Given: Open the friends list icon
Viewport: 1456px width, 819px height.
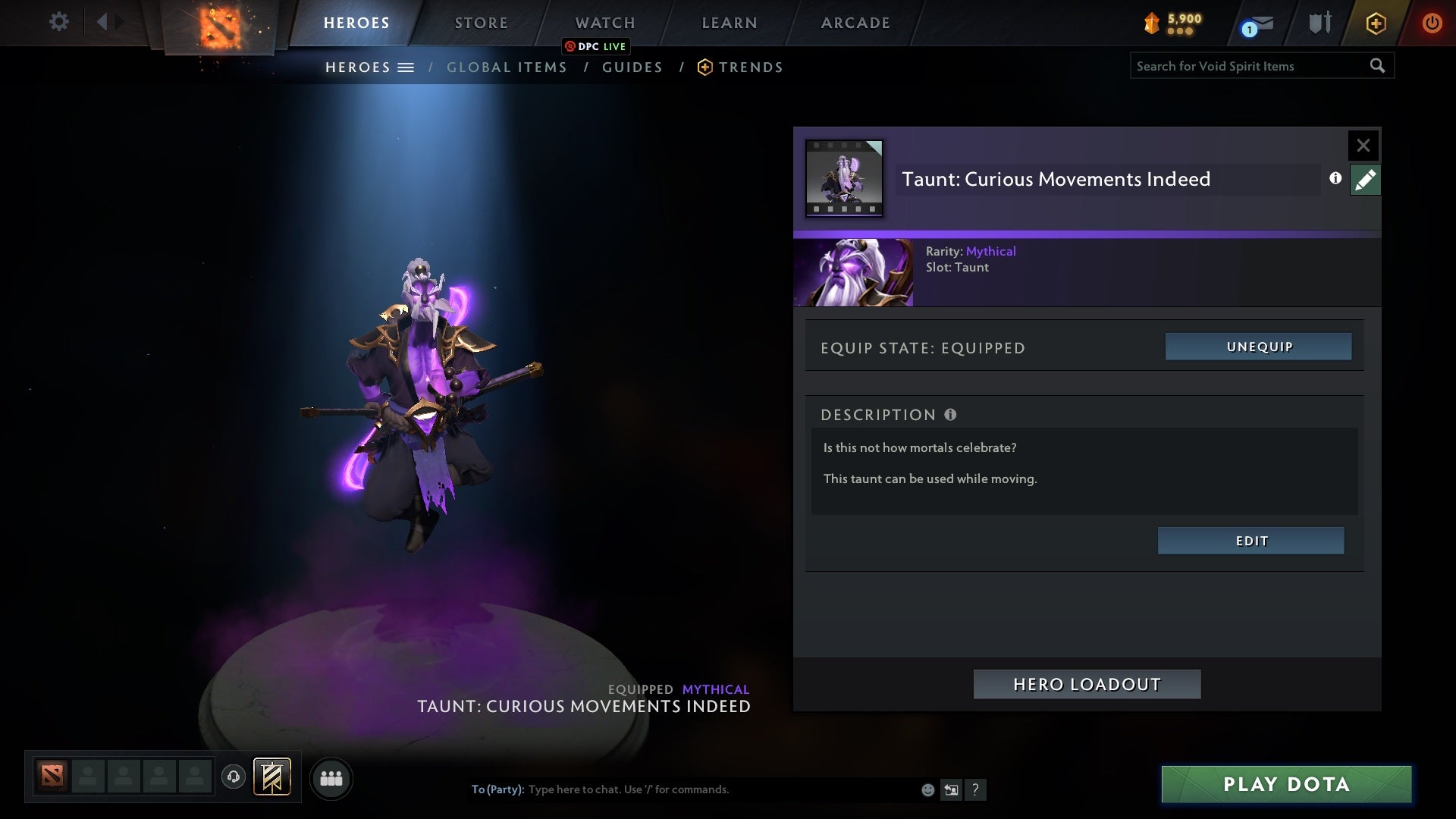Looking at the screenshot, I should pos(331,778).
